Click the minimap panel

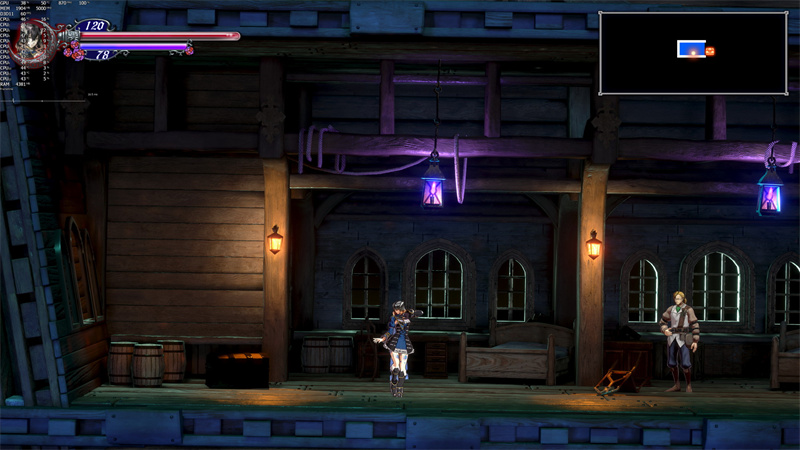(692, 53)
